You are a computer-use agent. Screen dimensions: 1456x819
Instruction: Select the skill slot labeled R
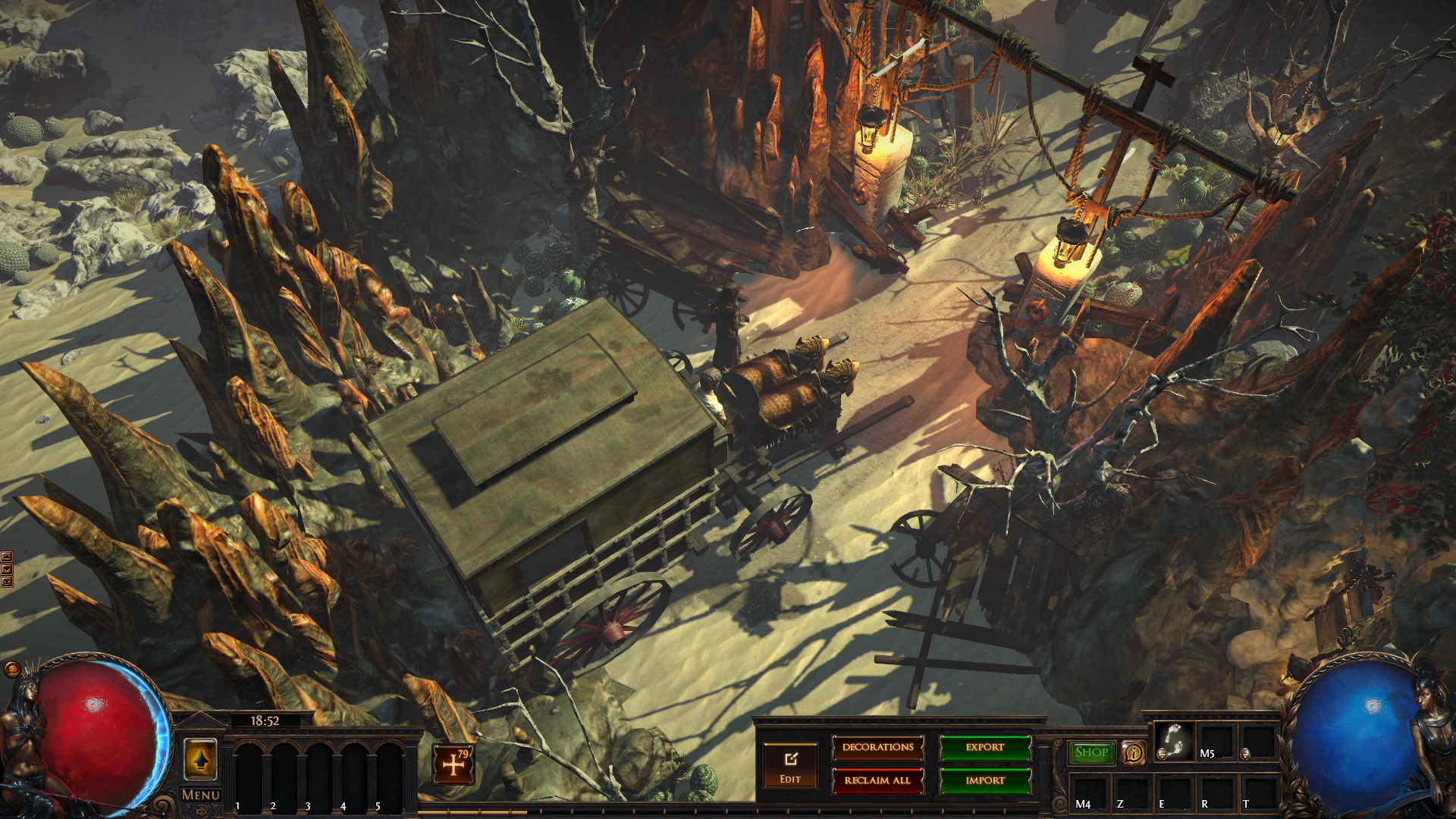pyautogui.click(x=1216, y=792)
